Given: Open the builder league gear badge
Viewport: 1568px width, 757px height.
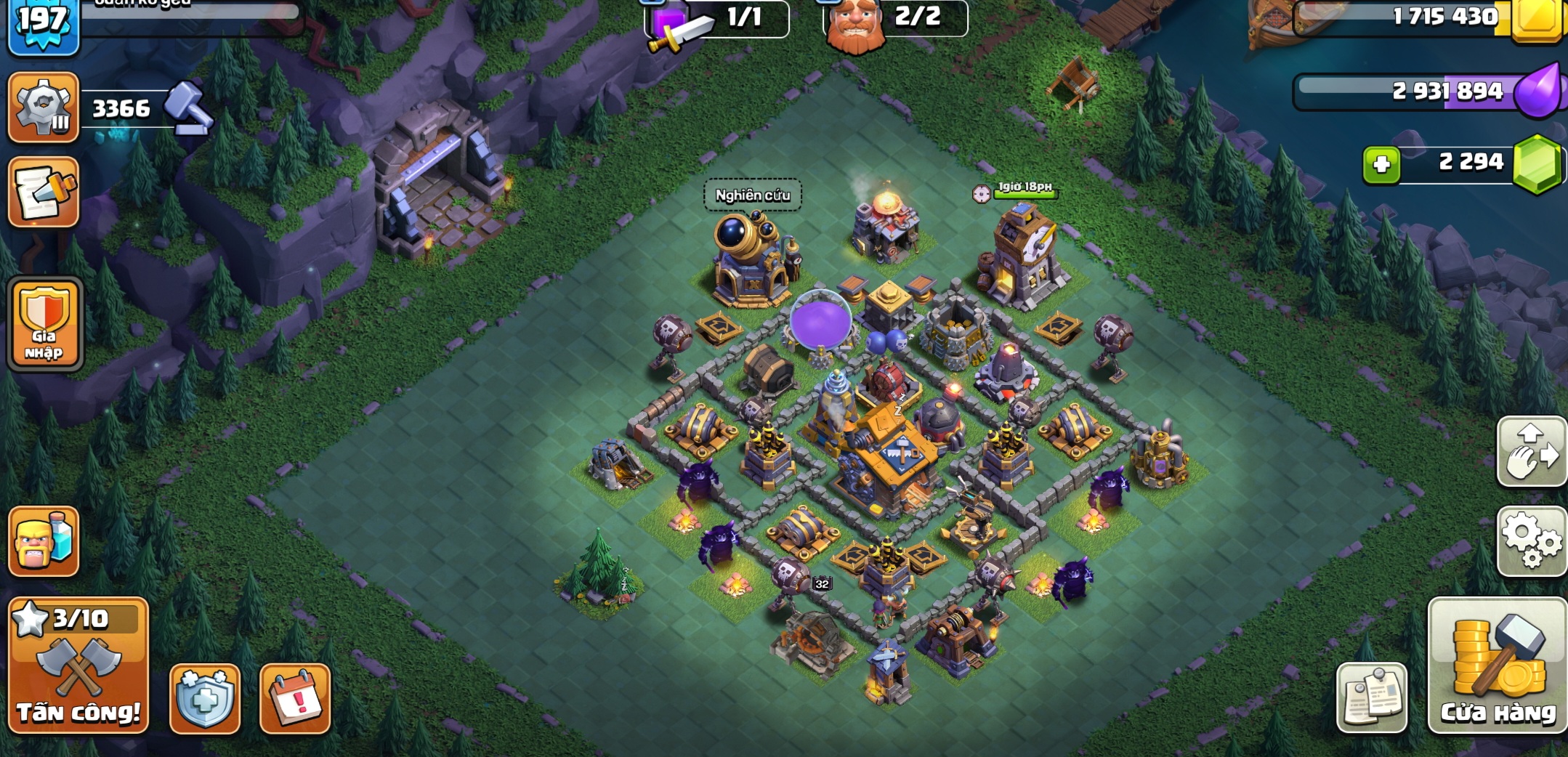Looking at the screenshot, I should click(44, 108).
